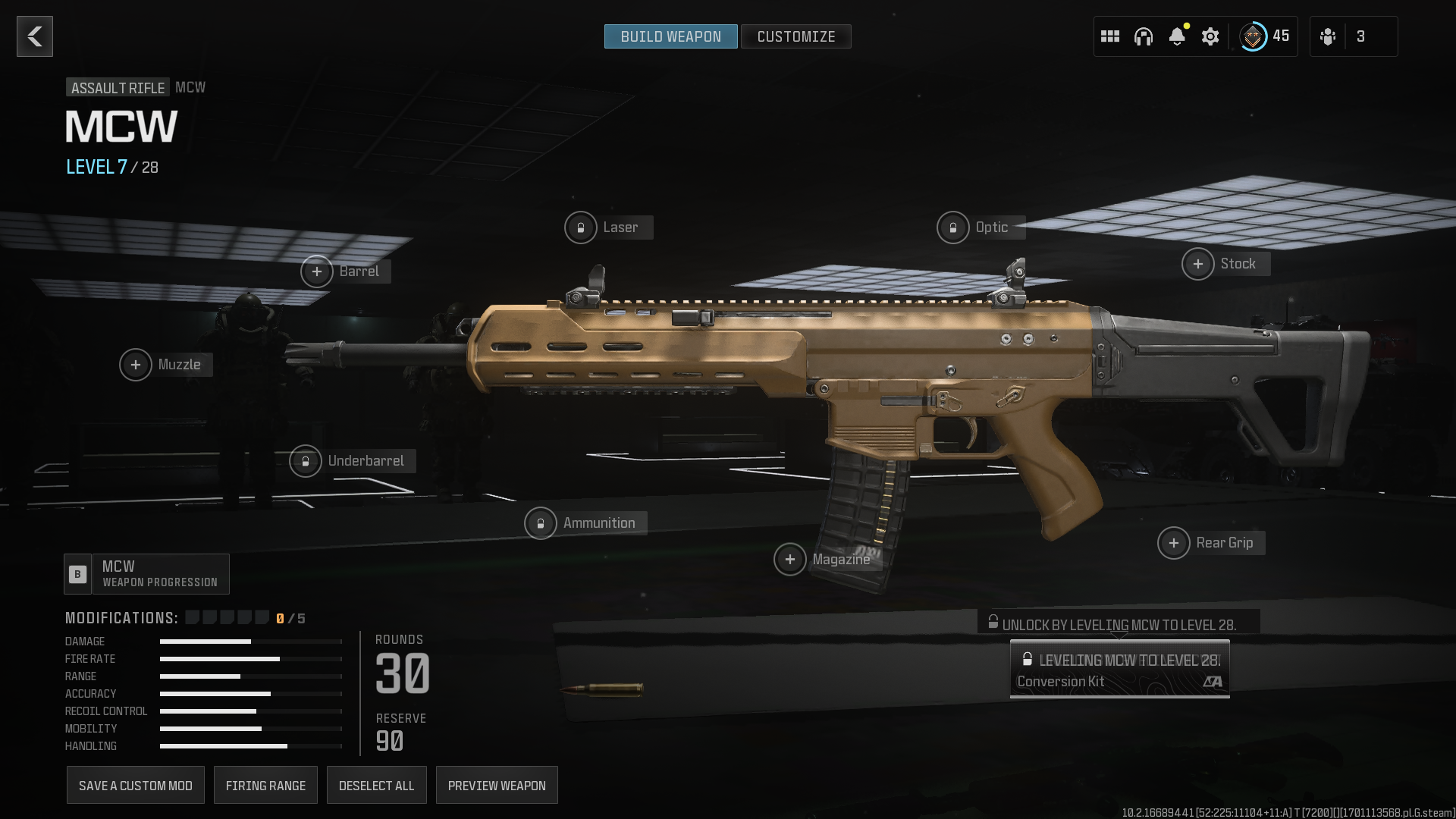Switch to the CUSTOMIZE tab
The height and width of the screenshot is (819, 1456).
pos(796,36)
